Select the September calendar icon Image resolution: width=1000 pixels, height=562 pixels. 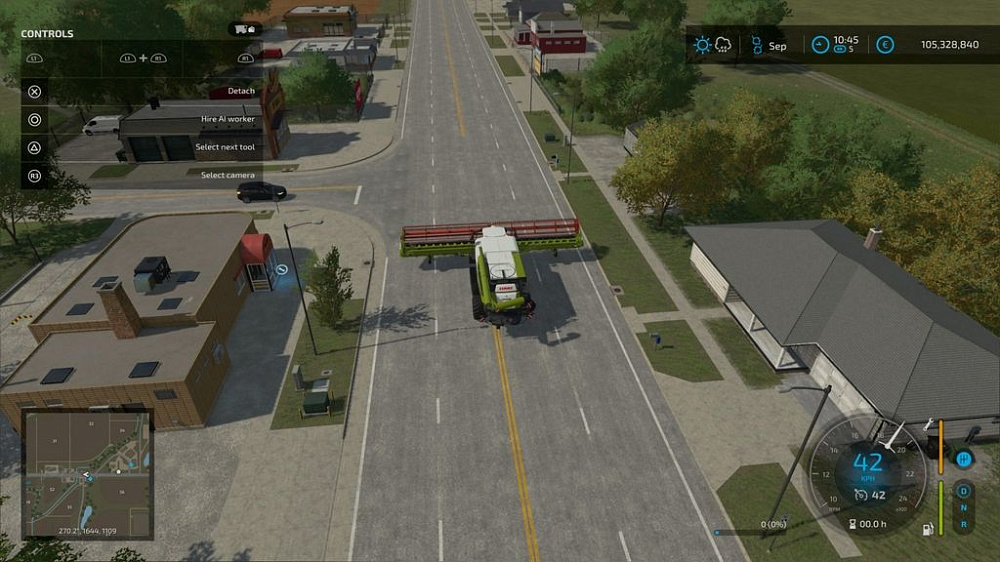[757, 45]
